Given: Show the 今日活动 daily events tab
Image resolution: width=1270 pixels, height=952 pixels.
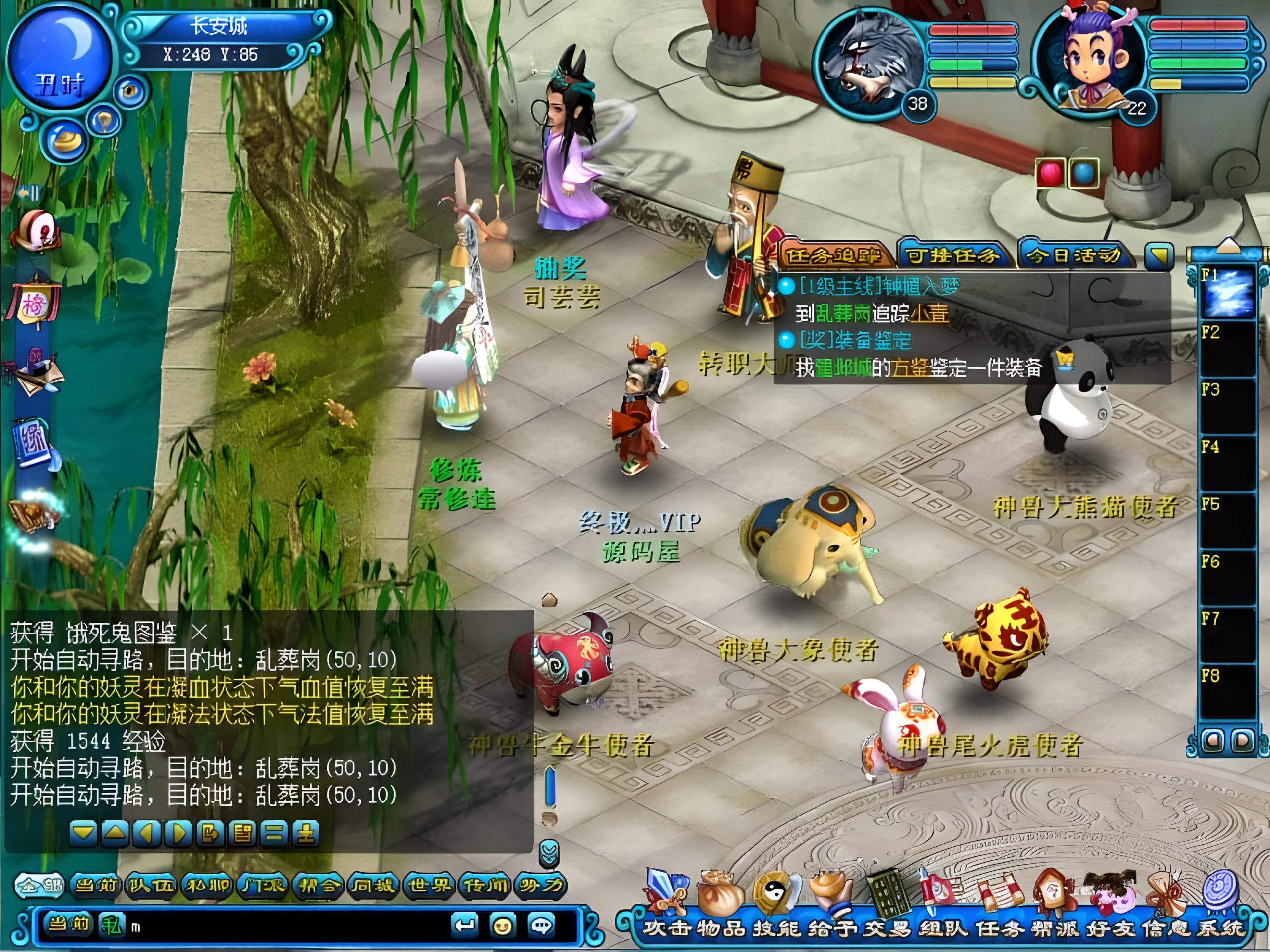Looking at the screenshot, I should [1073, 255].
